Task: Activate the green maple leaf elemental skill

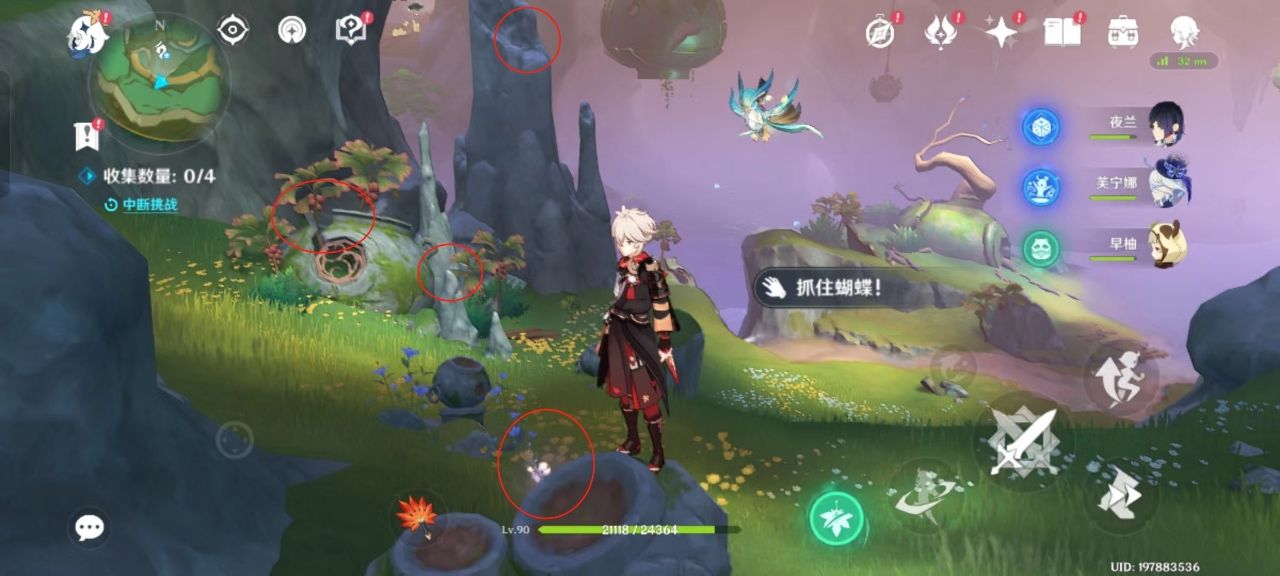Action: click(x=836, y=517)
